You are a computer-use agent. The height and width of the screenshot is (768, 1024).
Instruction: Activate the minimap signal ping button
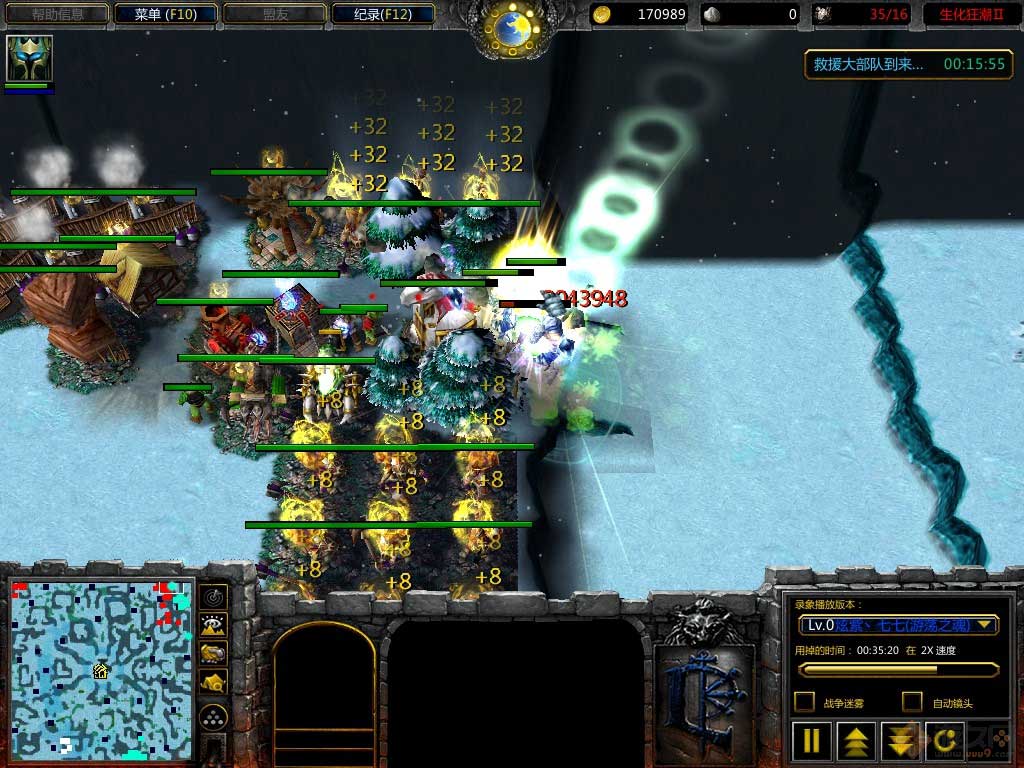213,598
